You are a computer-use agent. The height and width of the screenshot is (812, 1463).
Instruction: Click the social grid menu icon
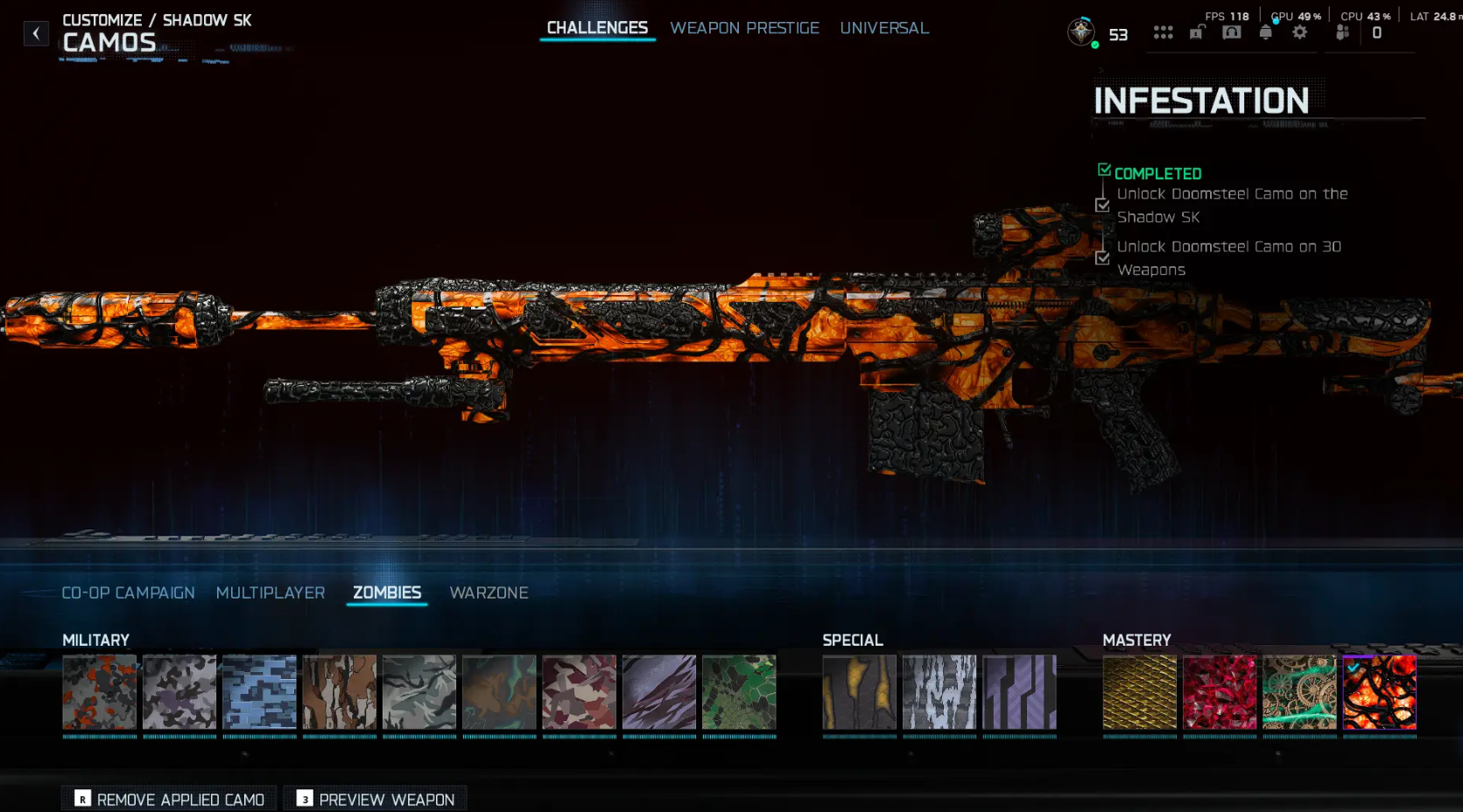click(x=1164, y=31)
